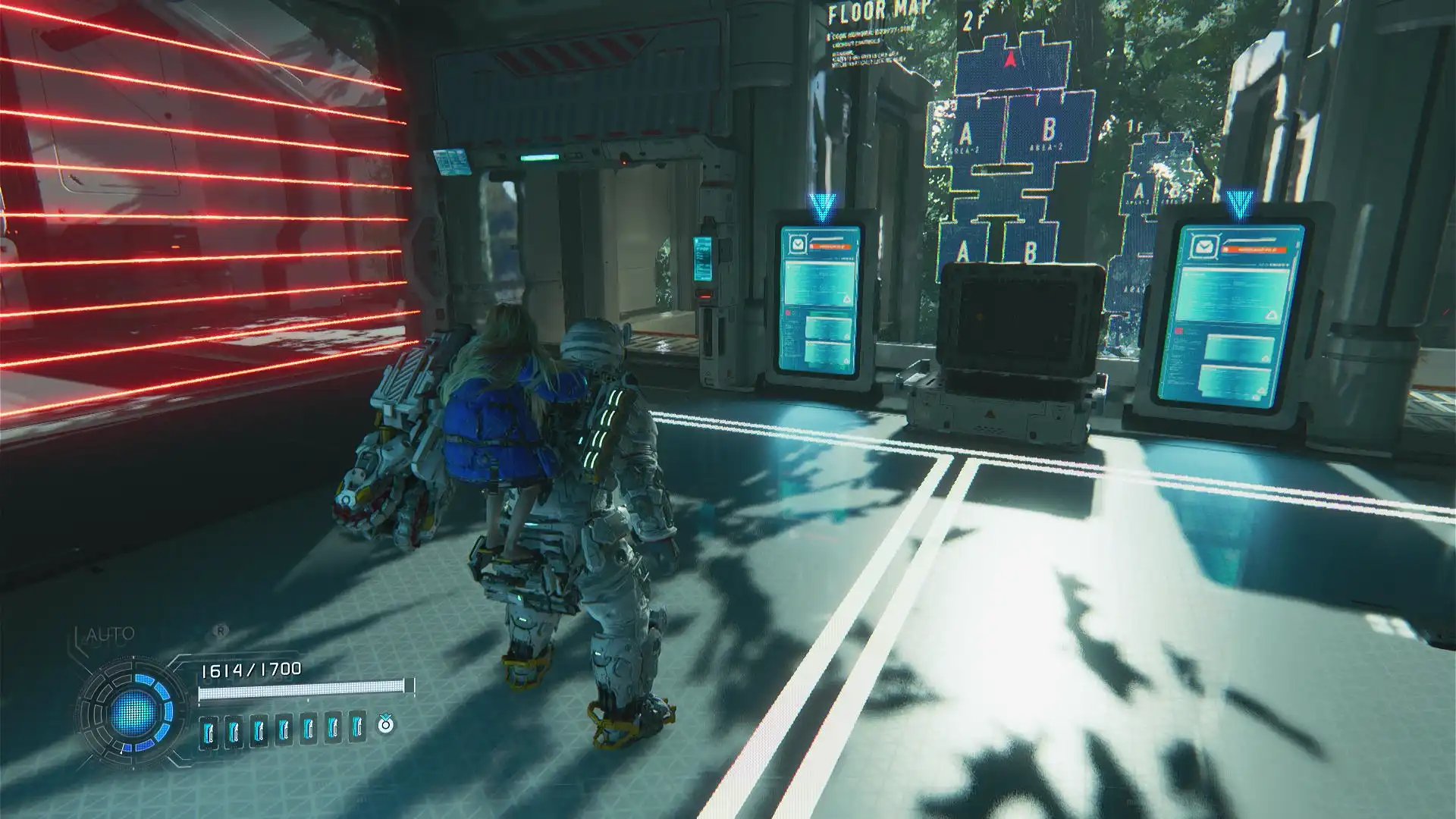Screen dimensions: 1456x819
Task: Expand the top message entry on left terminal
Action: 821,281
